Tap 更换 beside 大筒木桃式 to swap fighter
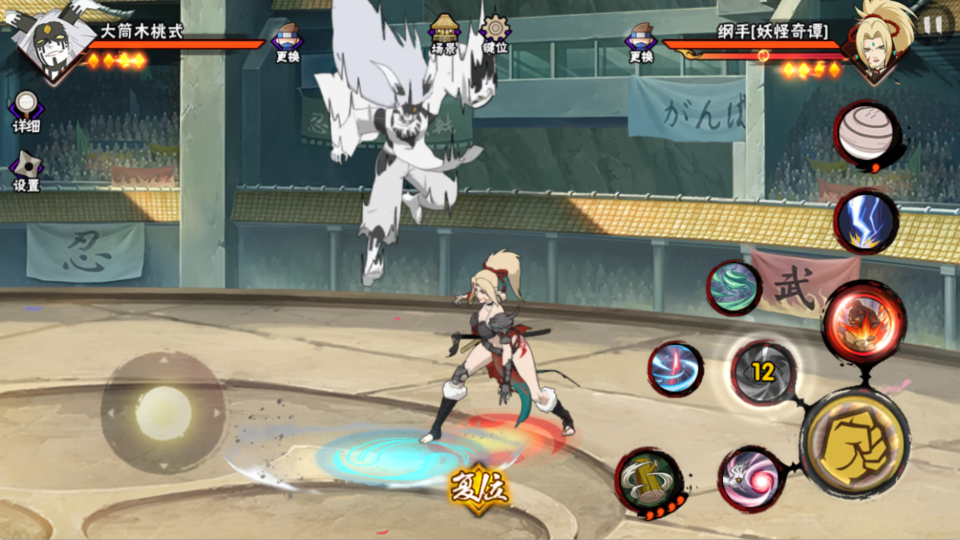Image resolution: width=960 pixels, height=540 pixels. tap(286, 43)
